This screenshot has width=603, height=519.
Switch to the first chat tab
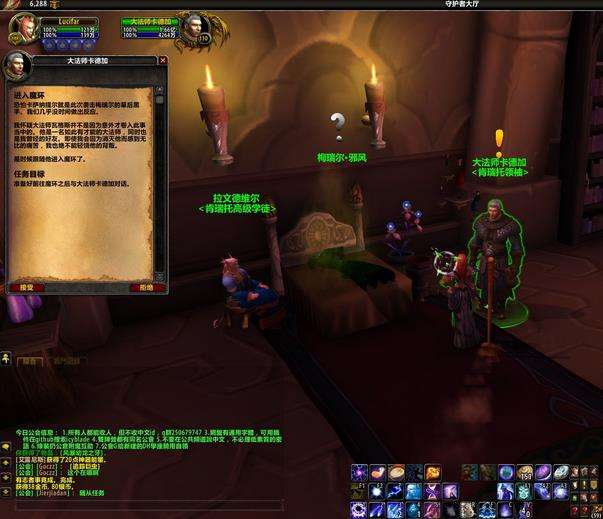coord(30,362)
